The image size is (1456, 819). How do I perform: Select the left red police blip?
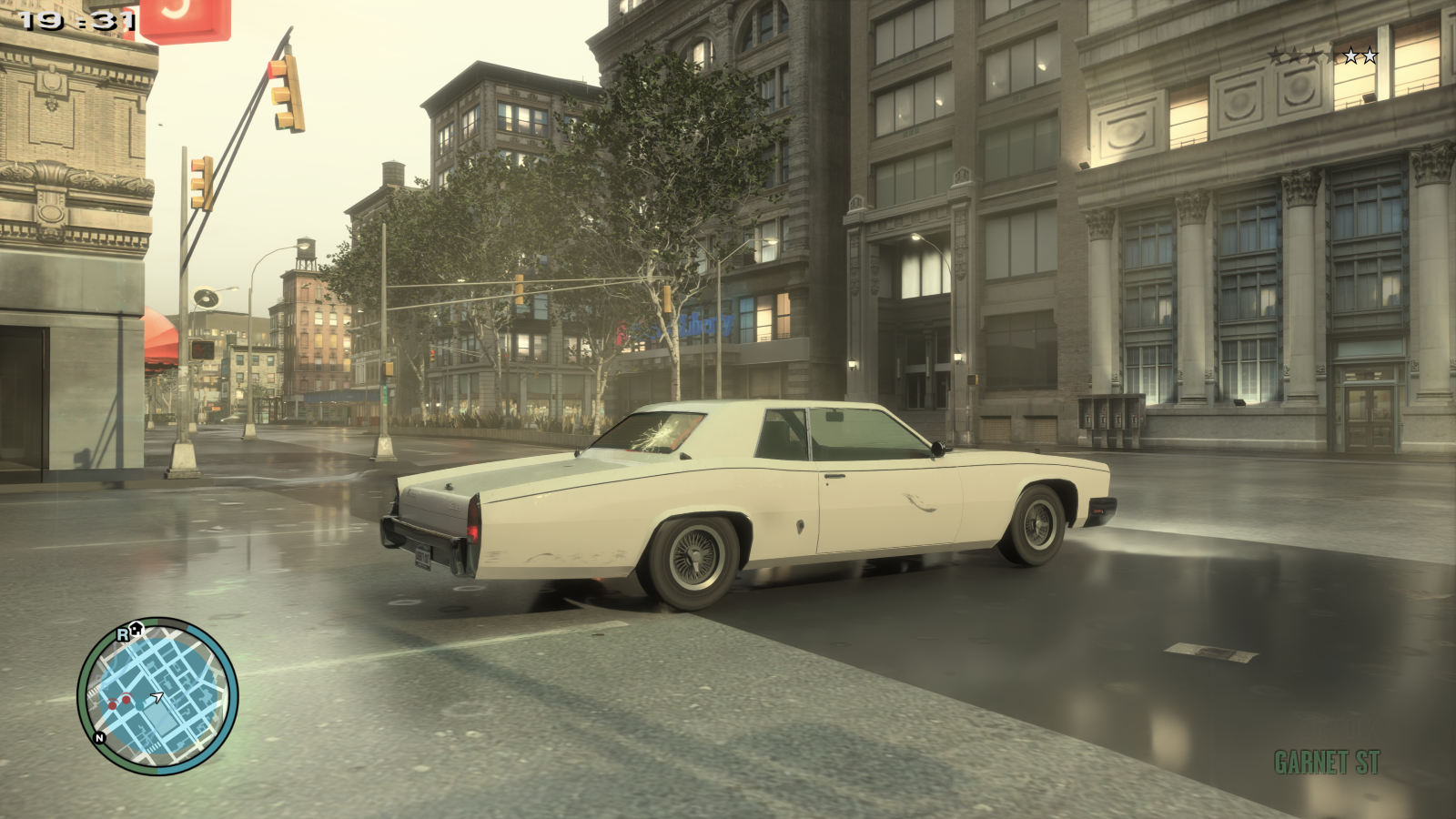click(113, 705)
